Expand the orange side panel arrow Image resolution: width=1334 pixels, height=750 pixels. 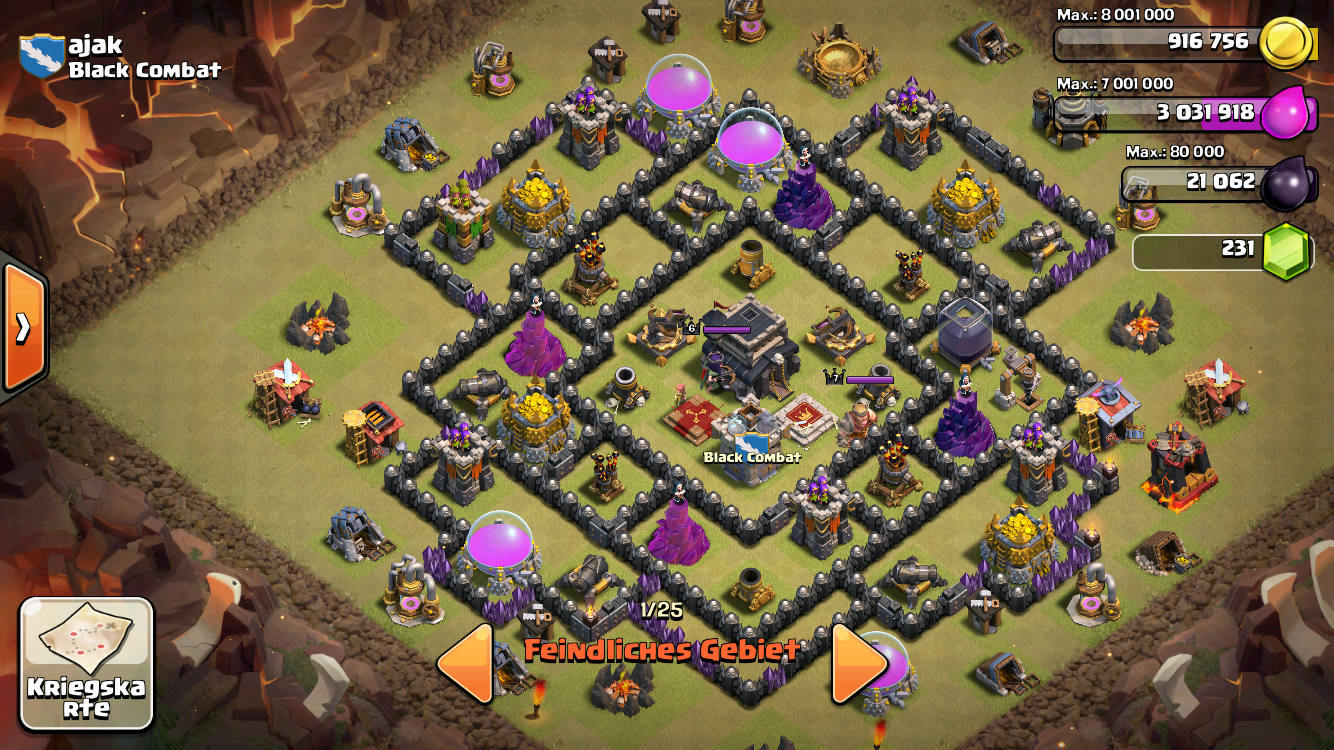(22, 328)
